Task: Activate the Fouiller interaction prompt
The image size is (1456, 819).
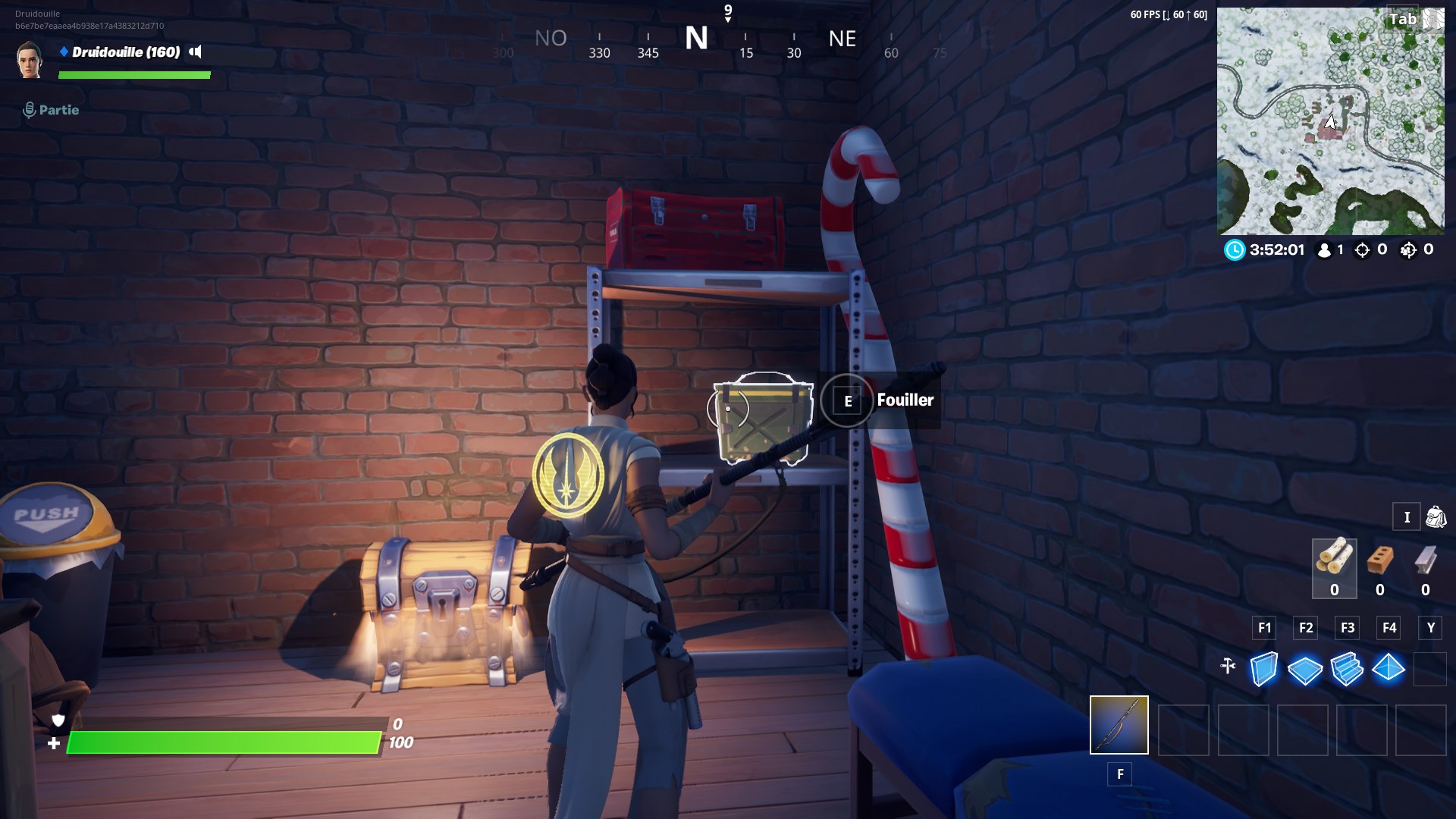Action: pyautogui.click(x=847, y=400)
